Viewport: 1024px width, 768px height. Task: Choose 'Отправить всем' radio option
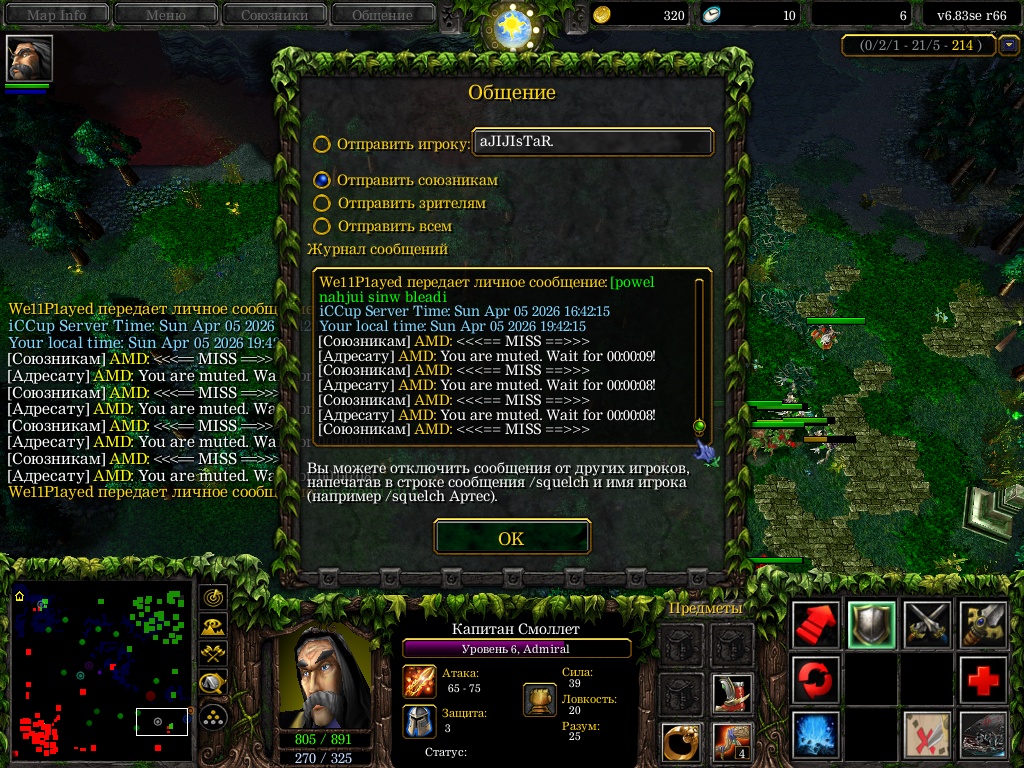(322, 227)
